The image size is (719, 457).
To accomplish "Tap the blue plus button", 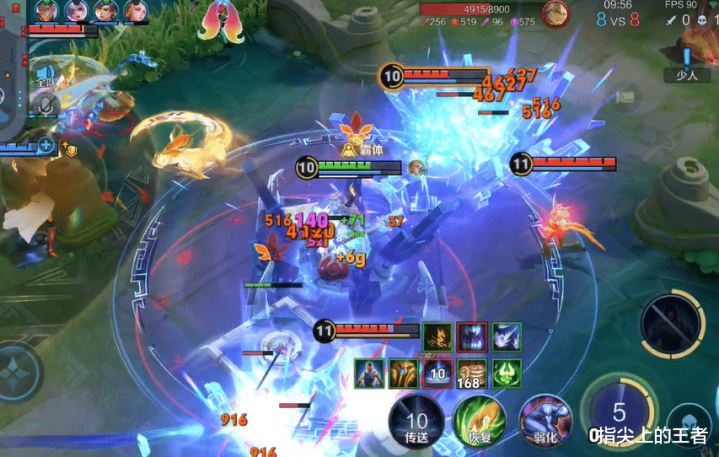I will click(x=46, y=146).
